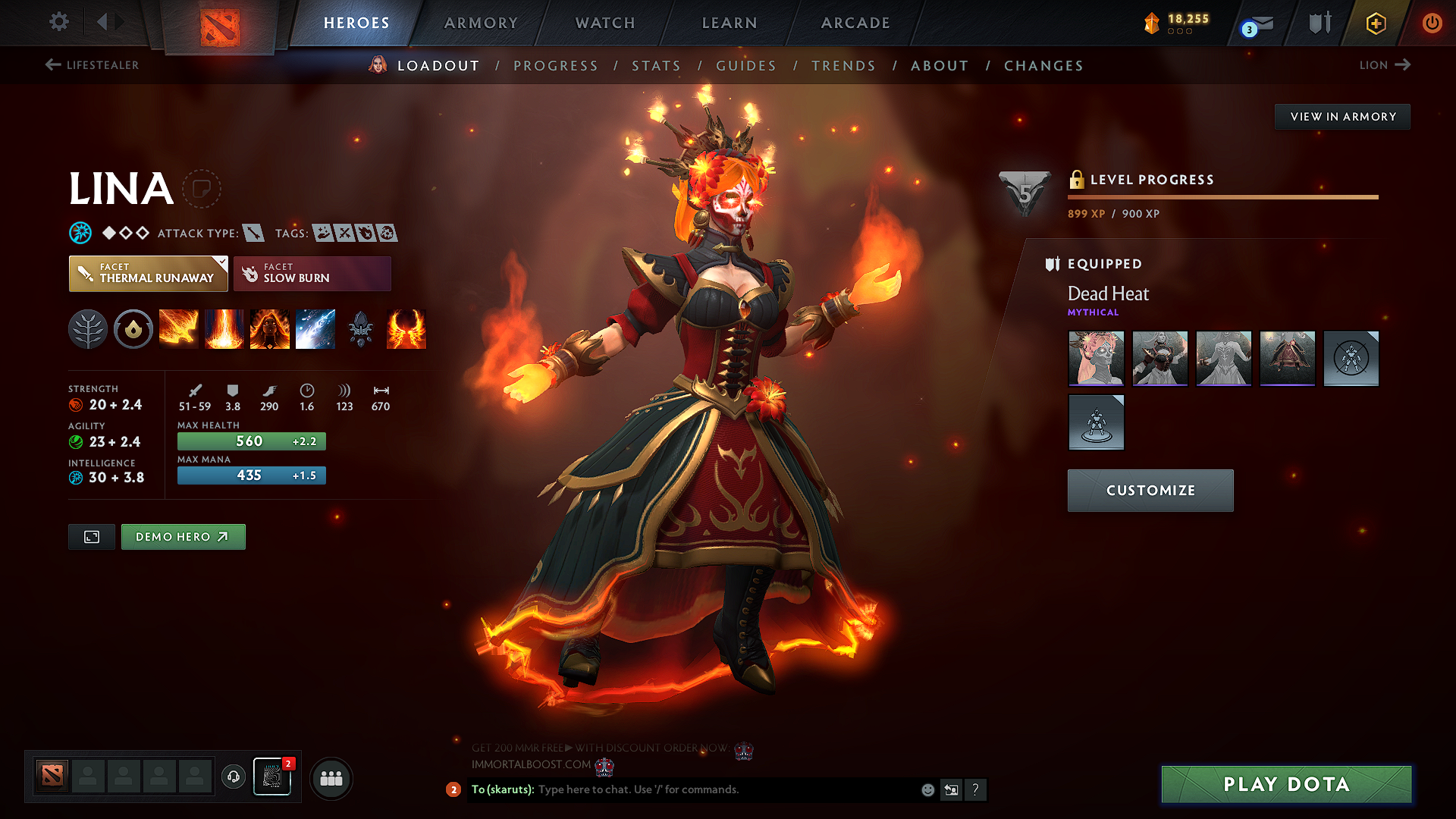Switch to the STATS tab
1456x819 pixels.
click(x=657, y=65)
